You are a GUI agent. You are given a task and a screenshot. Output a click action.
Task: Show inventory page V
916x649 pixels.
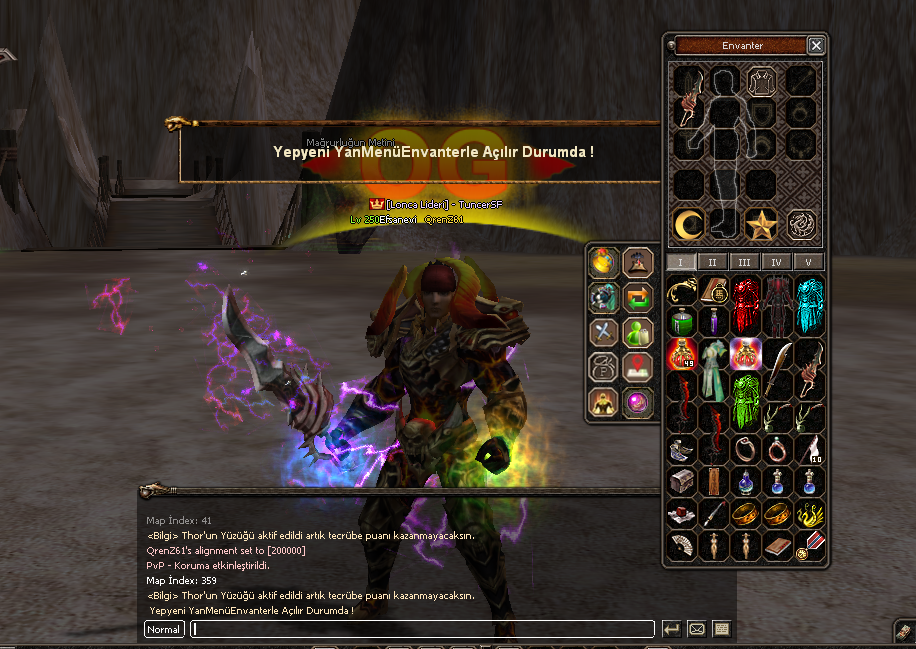808,262
